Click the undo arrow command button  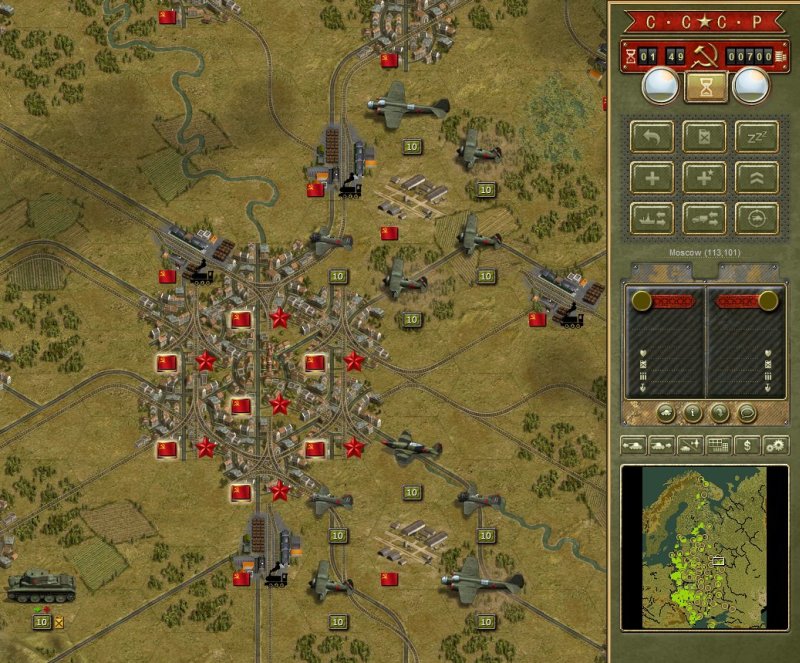[651, 137]
